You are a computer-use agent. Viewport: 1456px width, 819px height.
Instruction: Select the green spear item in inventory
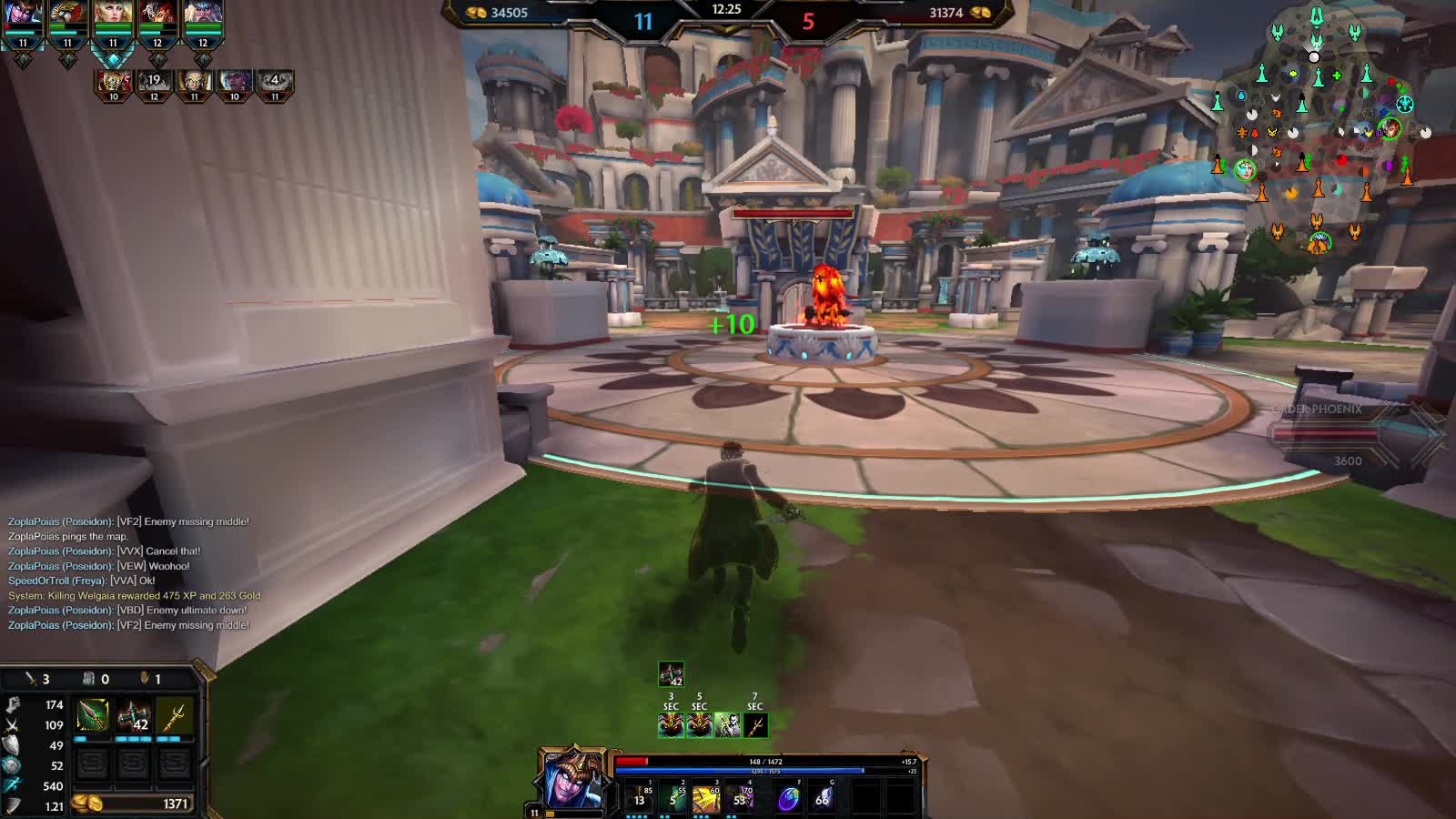coord(93,716)
